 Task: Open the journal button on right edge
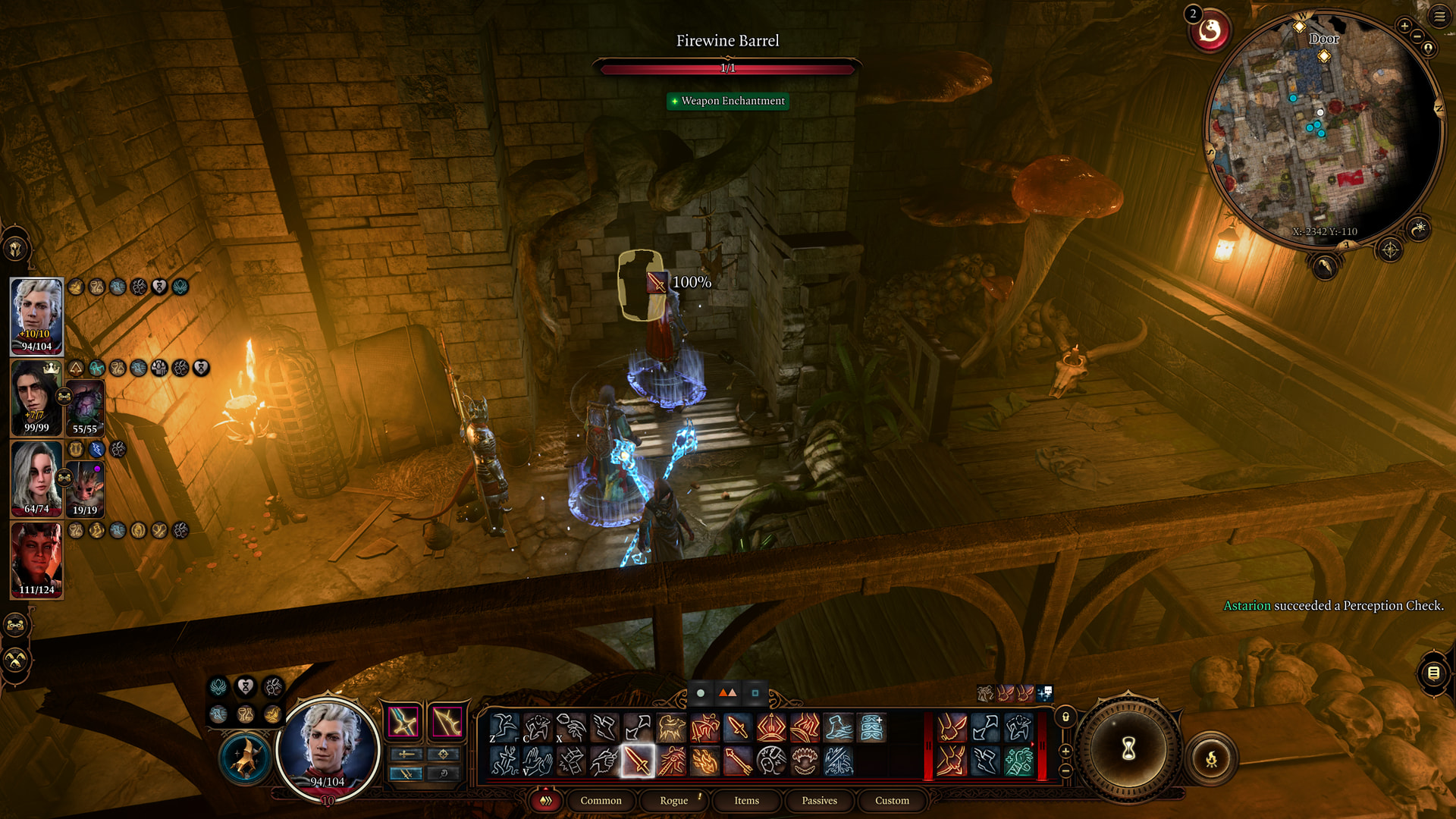pos(1433,673)
